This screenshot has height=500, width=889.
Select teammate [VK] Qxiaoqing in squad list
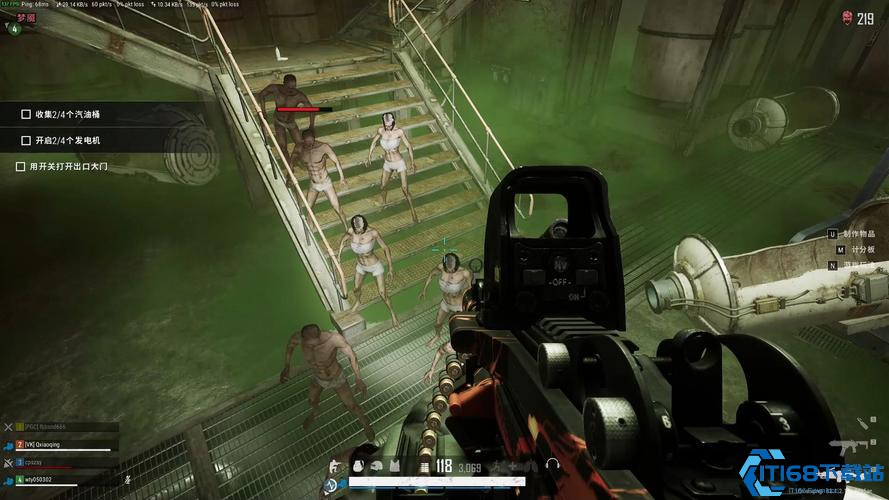43,444
